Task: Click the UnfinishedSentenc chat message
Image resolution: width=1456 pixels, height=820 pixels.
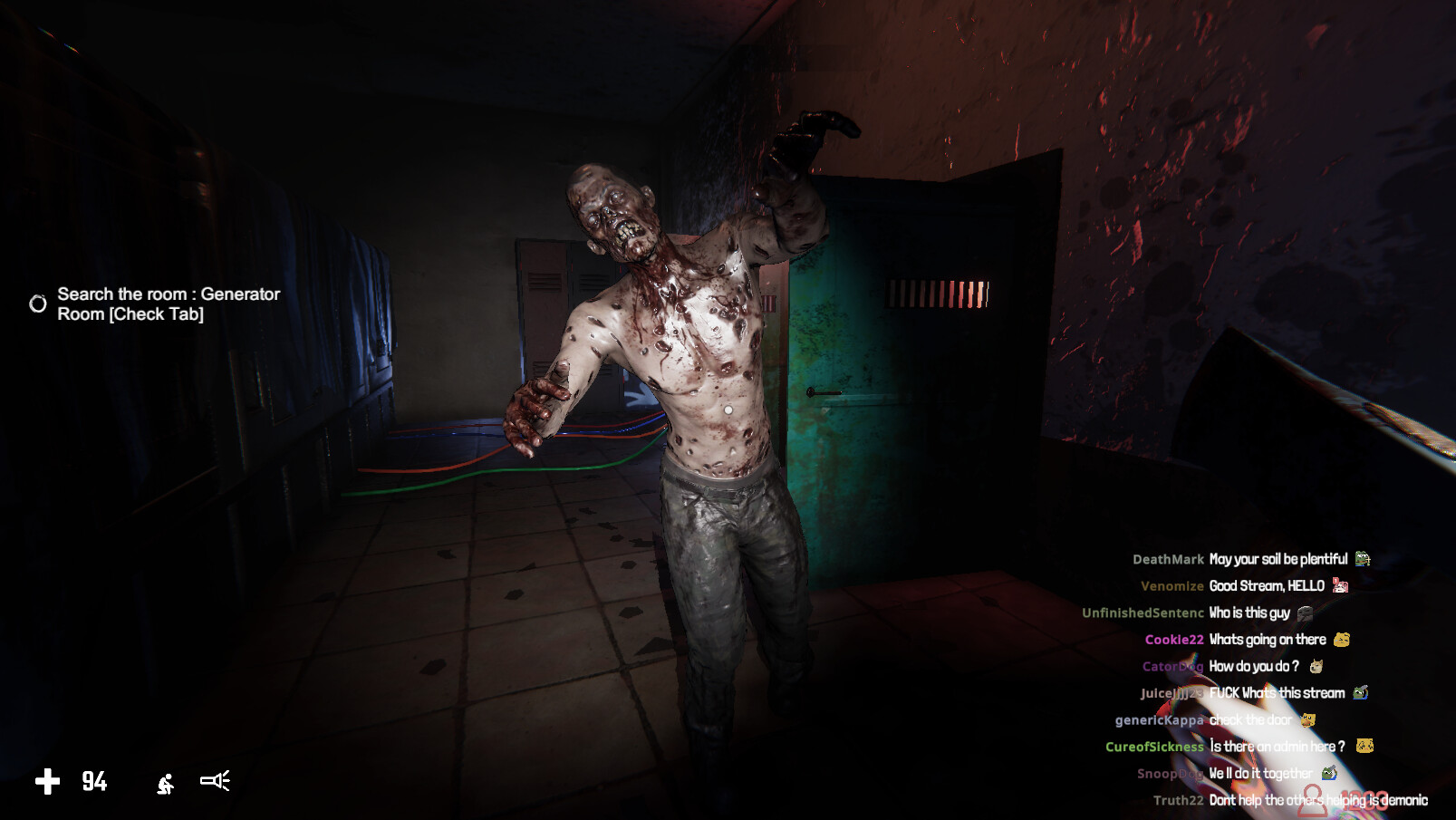Action: coord(1249,613)
